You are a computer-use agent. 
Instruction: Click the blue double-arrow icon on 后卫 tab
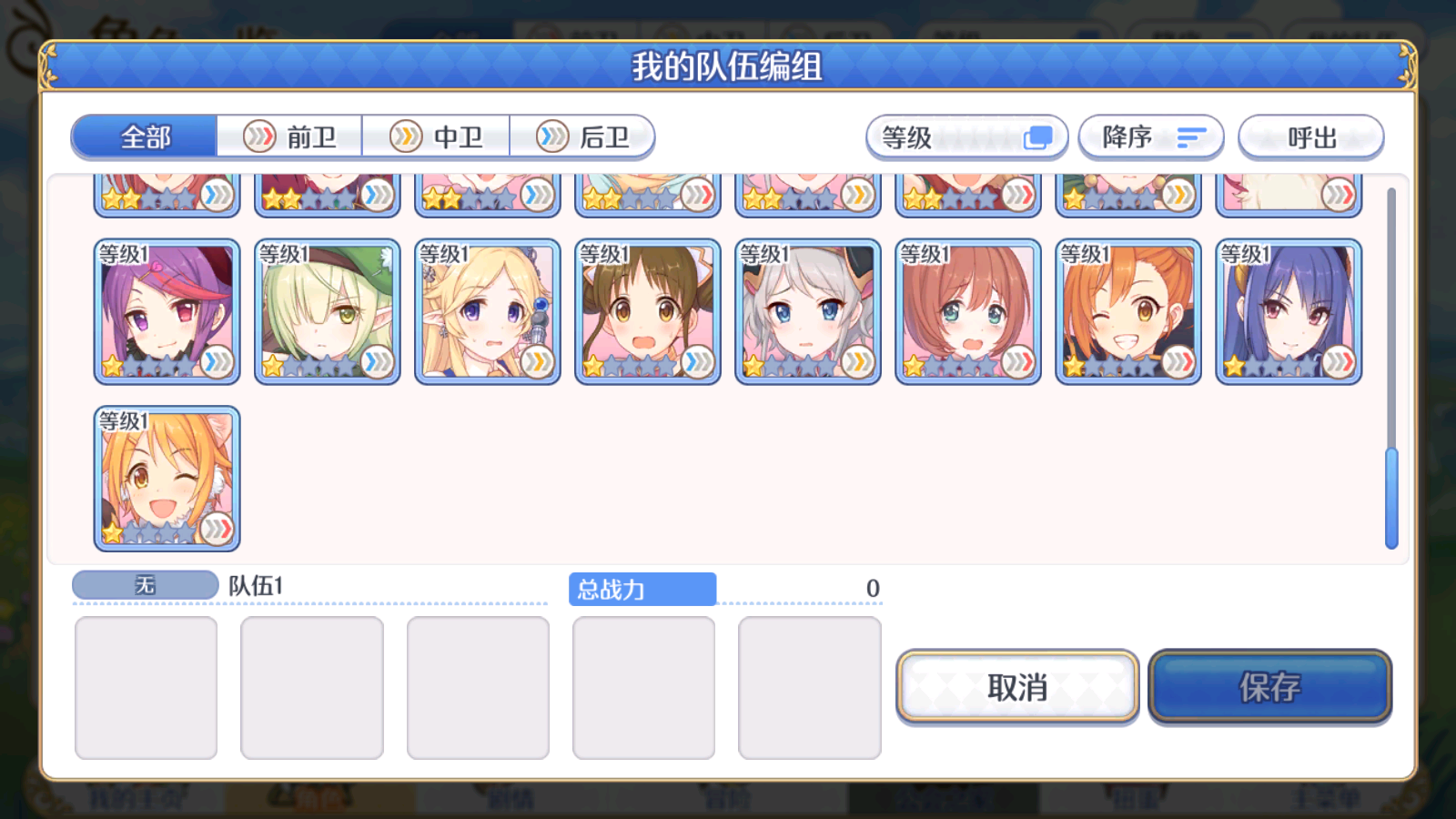point(552,136)
